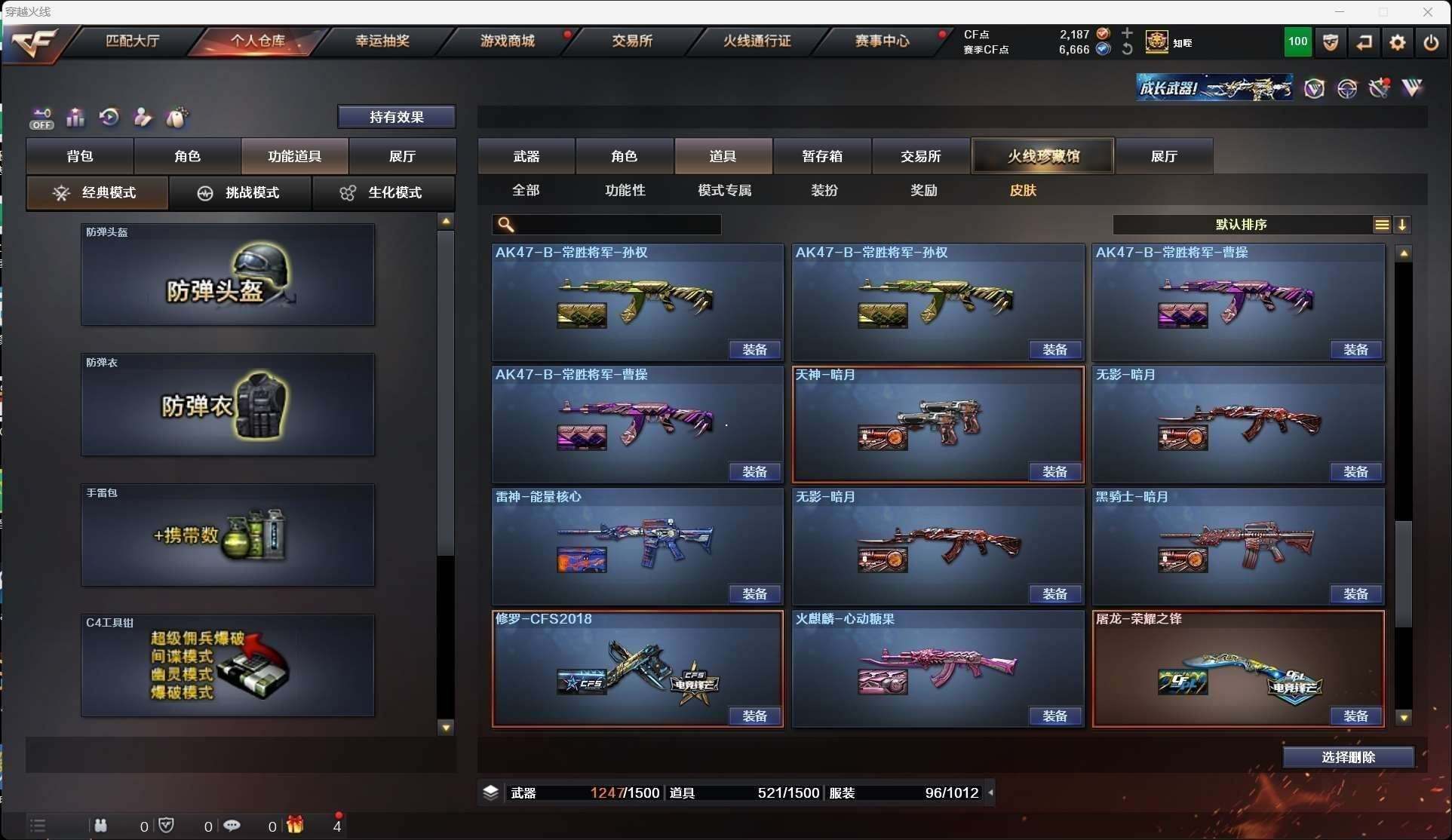
Task: Open the 默认排序 sort dropdown
Action: coord(1242,225)
